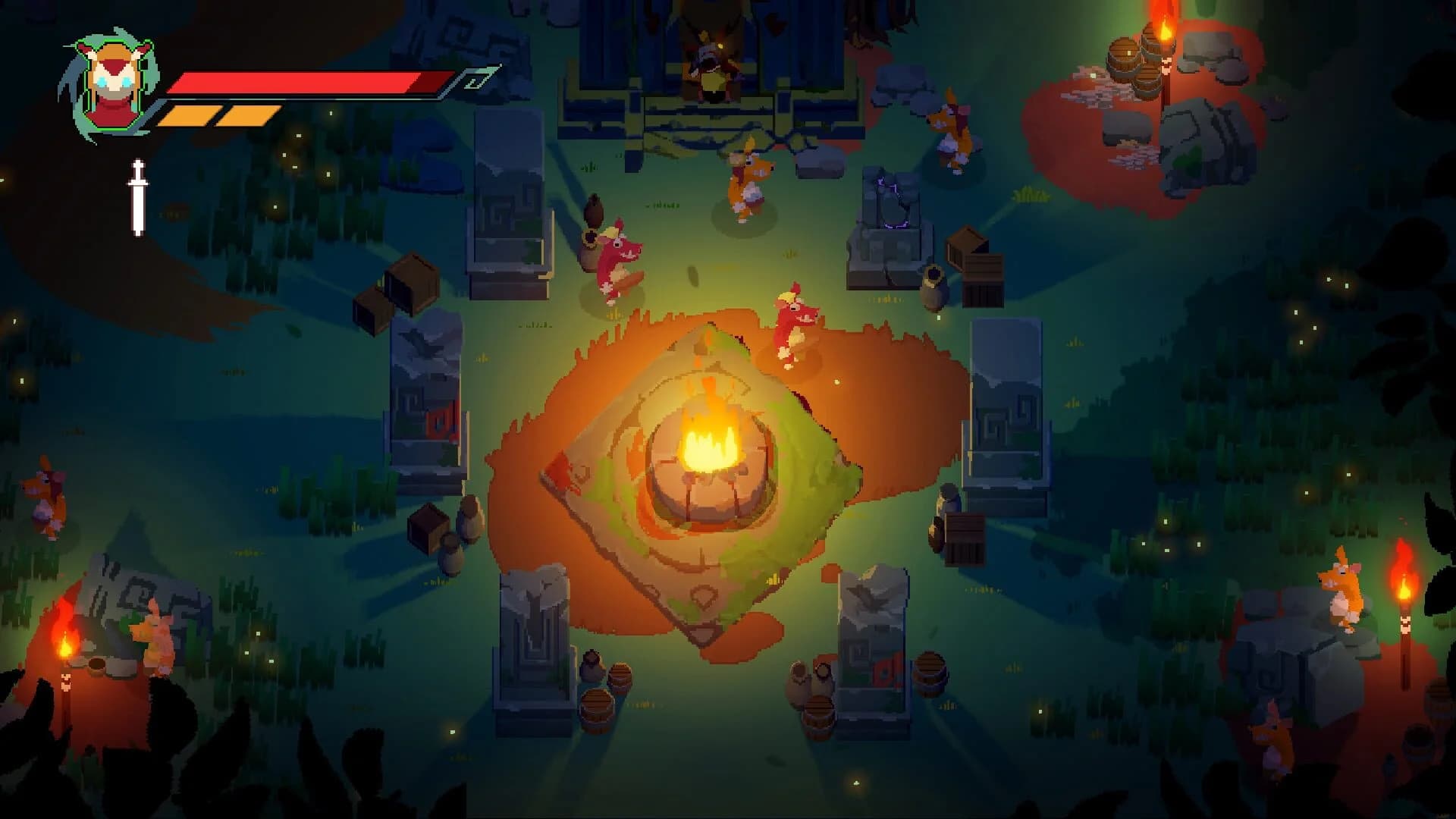
Task: Click the leftmost stamina segment
Action: 186,114
